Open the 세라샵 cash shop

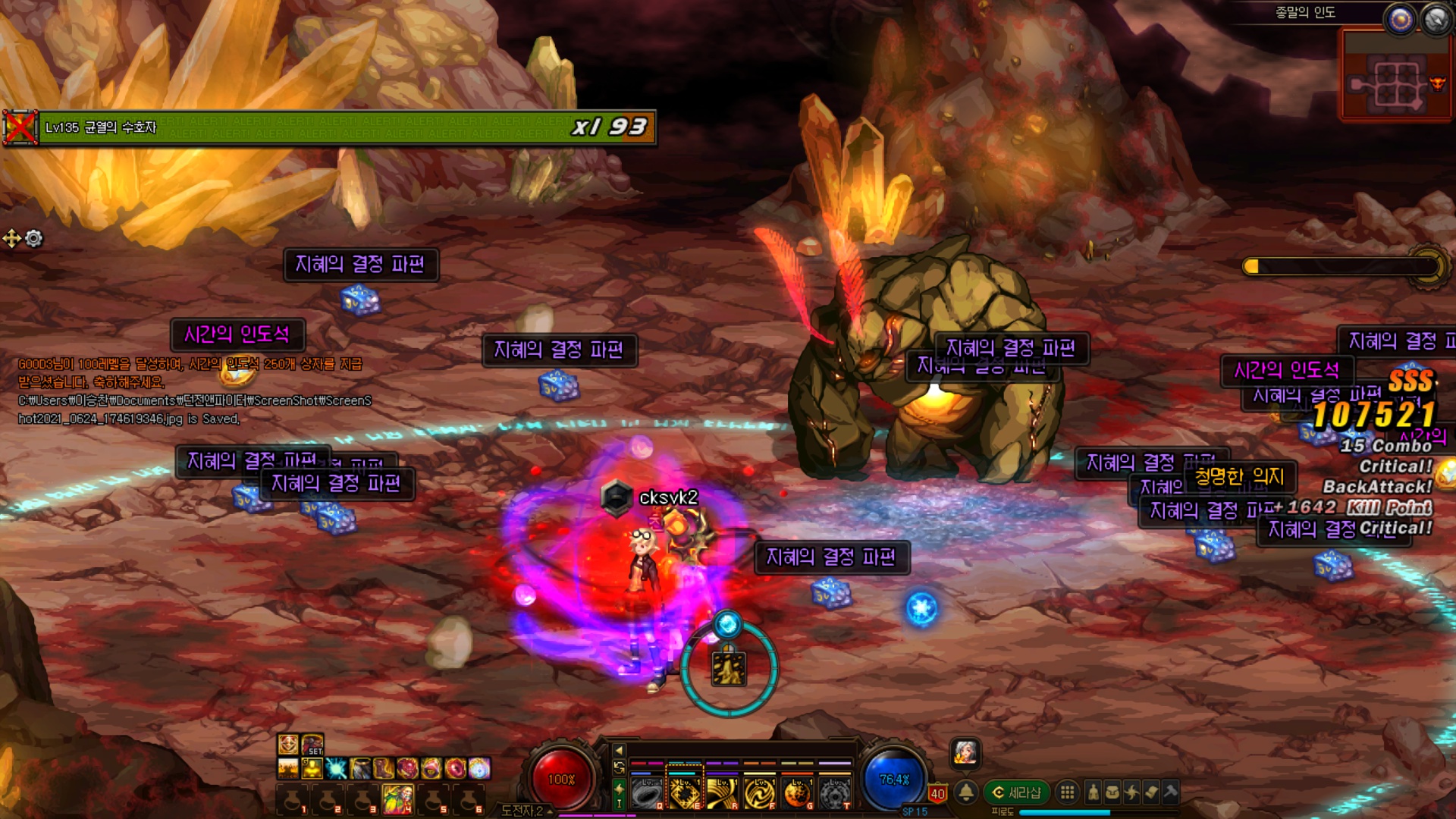1016,792
